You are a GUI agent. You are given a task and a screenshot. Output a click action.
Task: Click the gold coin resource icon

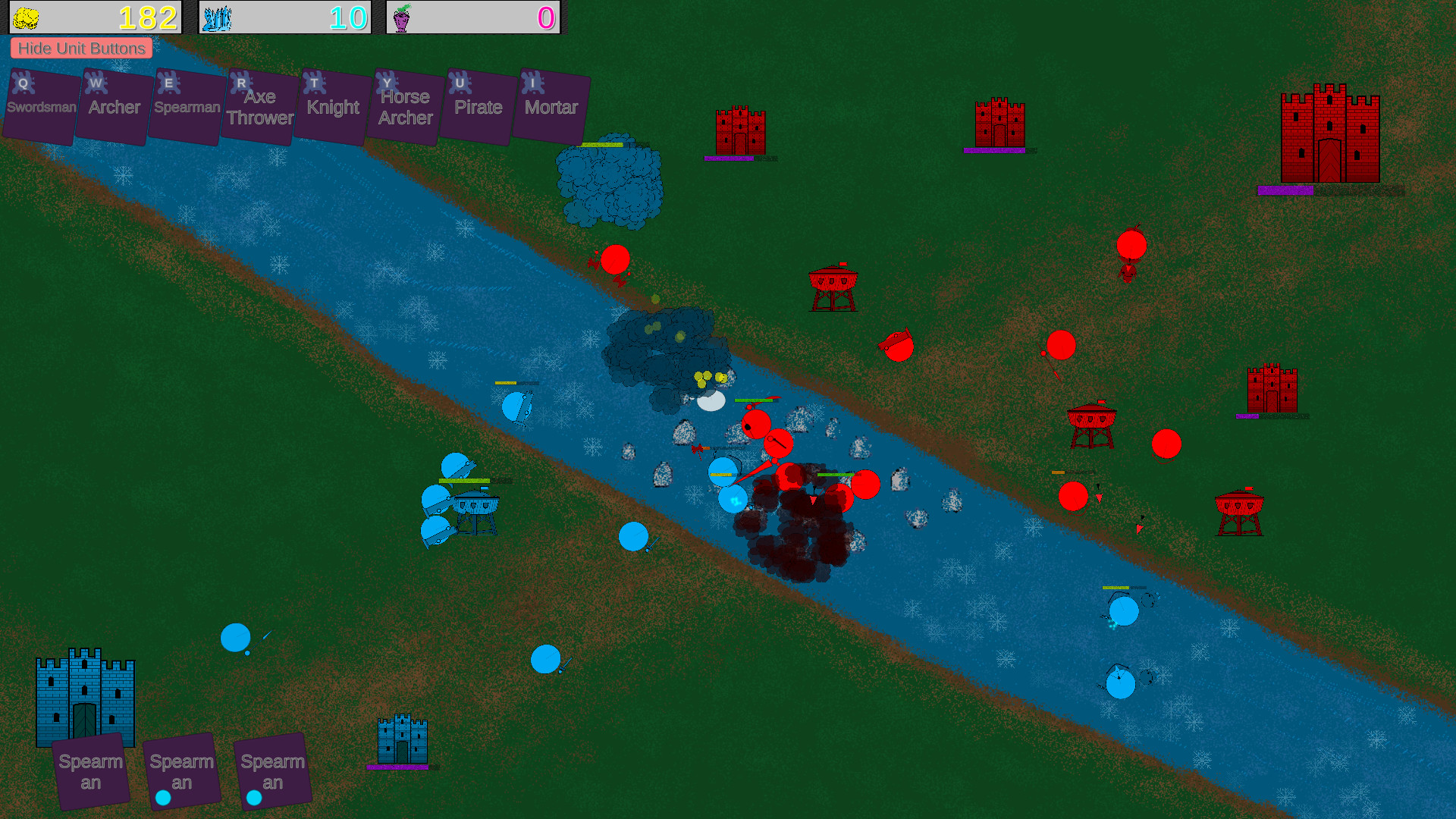tap(29, 17)
